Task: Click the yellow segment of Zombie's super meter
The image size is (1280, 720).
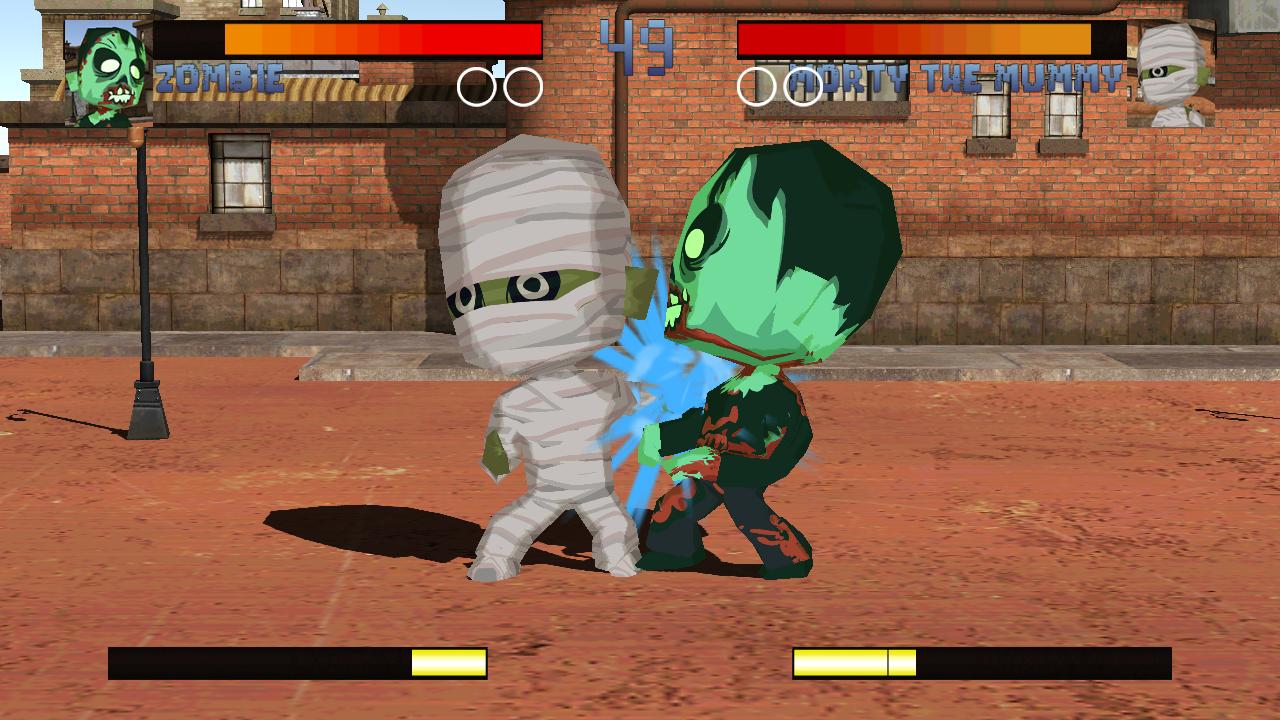Action: 449,661
